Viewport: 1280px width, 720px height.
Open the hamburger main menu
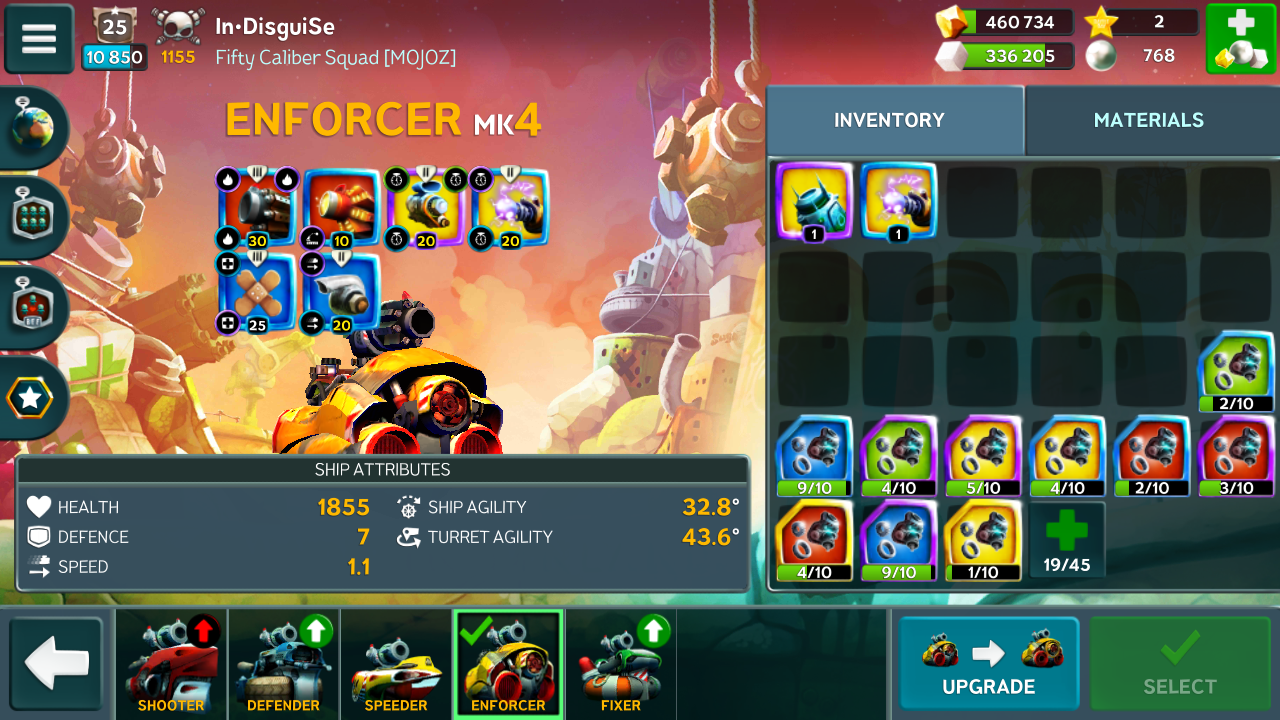point(39,39)
